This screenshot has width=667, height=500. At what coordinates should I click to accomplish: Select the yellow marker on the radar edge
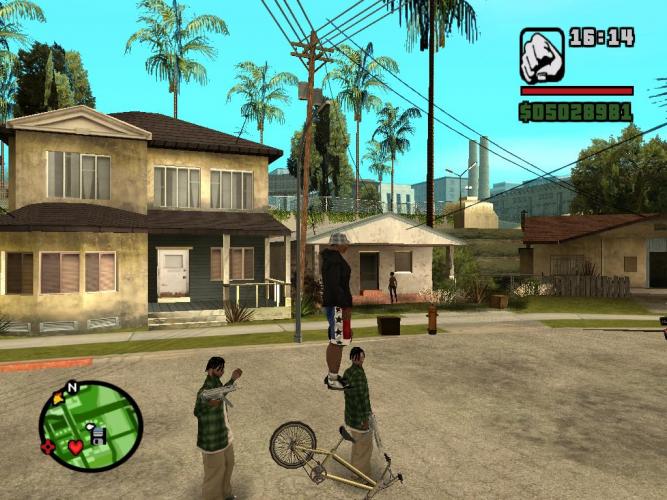[x=58, y=398]
